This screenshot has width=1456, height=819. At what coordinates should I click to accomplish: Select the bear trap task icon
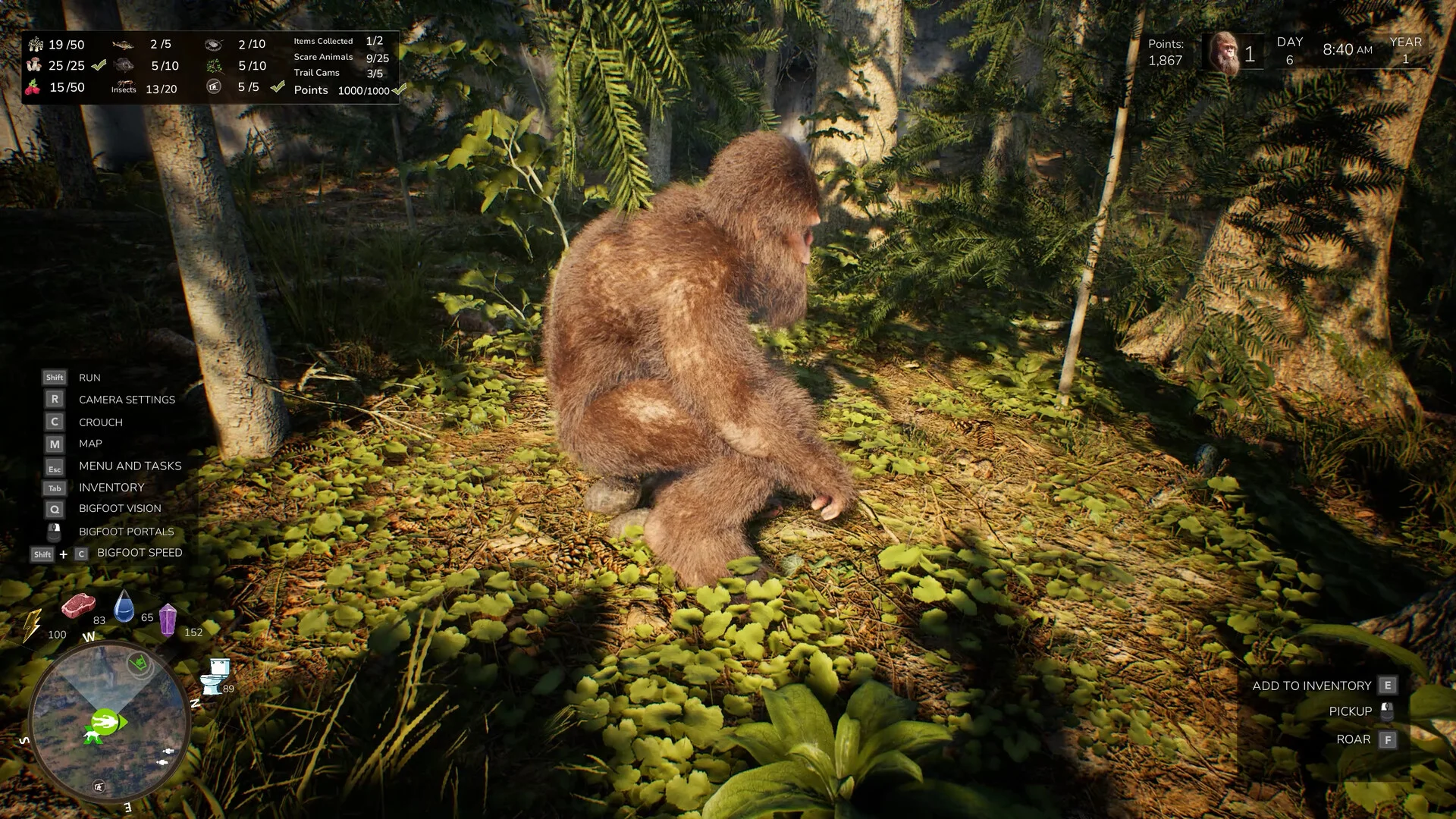214,44
